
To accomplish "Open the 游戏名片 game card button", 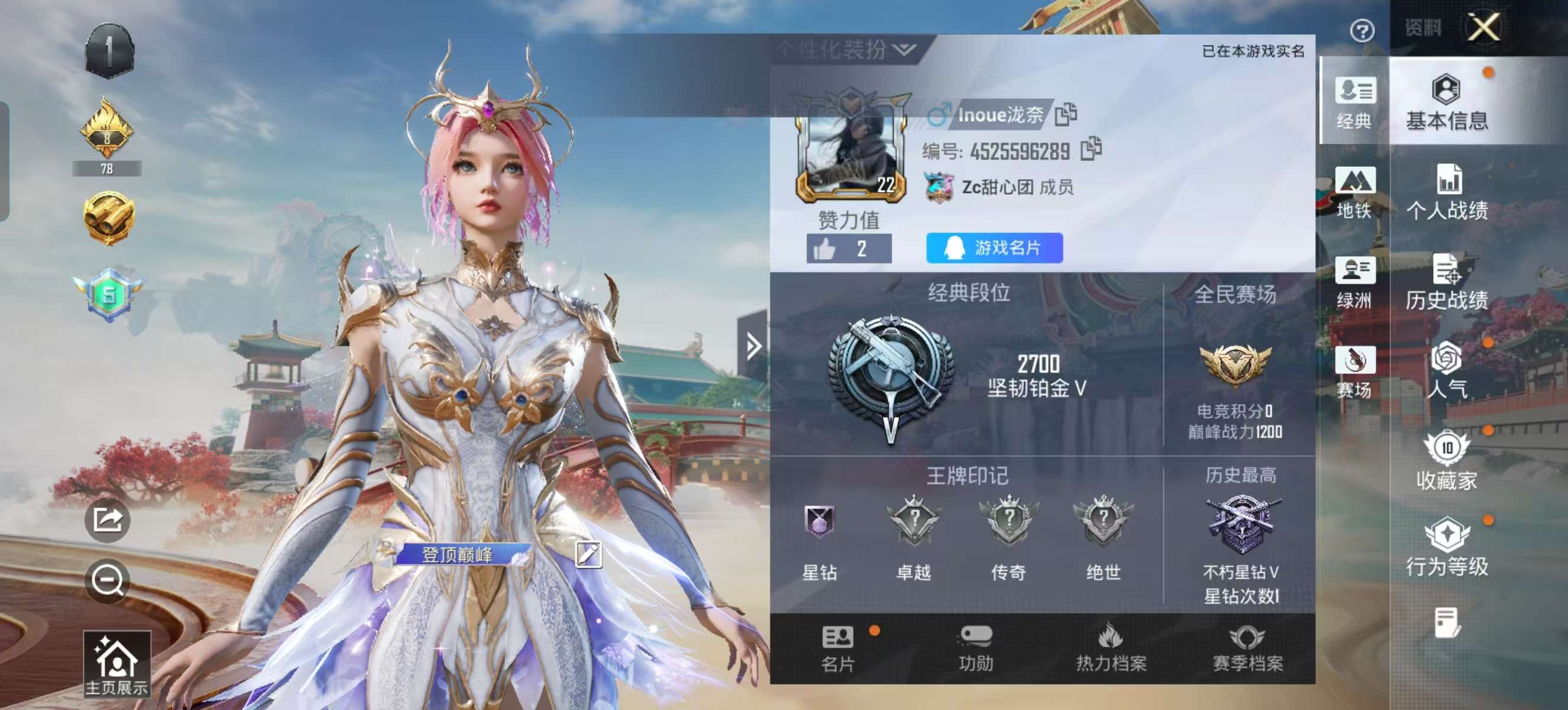I will tap(994, 248).
